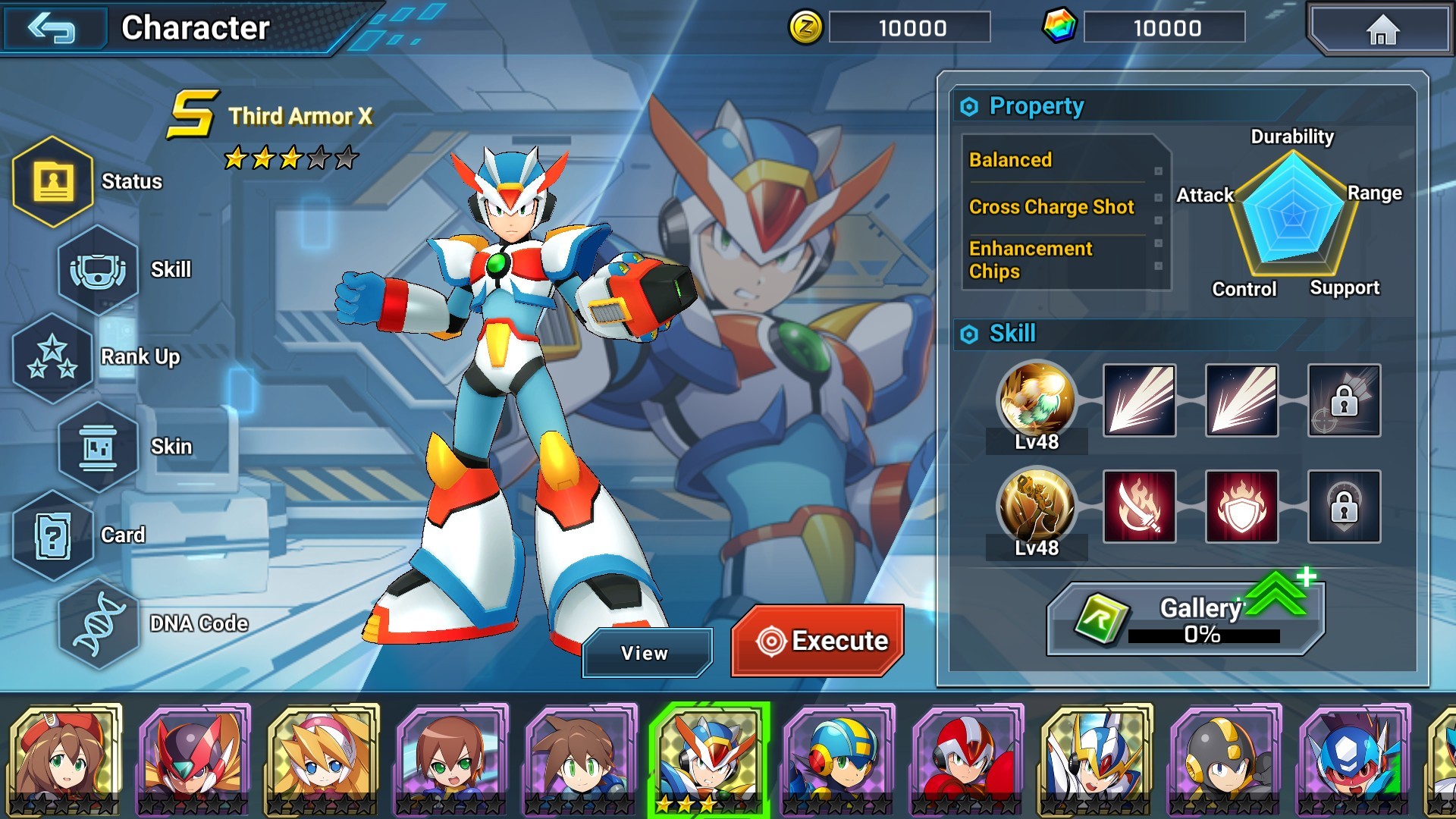Open the Rank Up section
The width and height of the screenshot is (1456, 819).
[53, 357]
